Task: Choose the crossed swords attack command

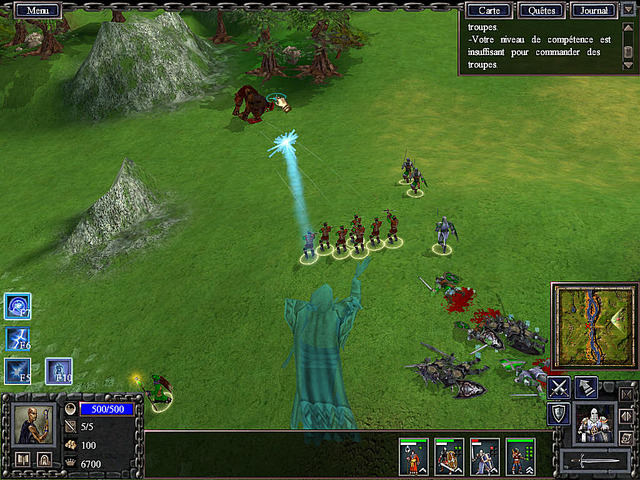Action: [558, 386]
